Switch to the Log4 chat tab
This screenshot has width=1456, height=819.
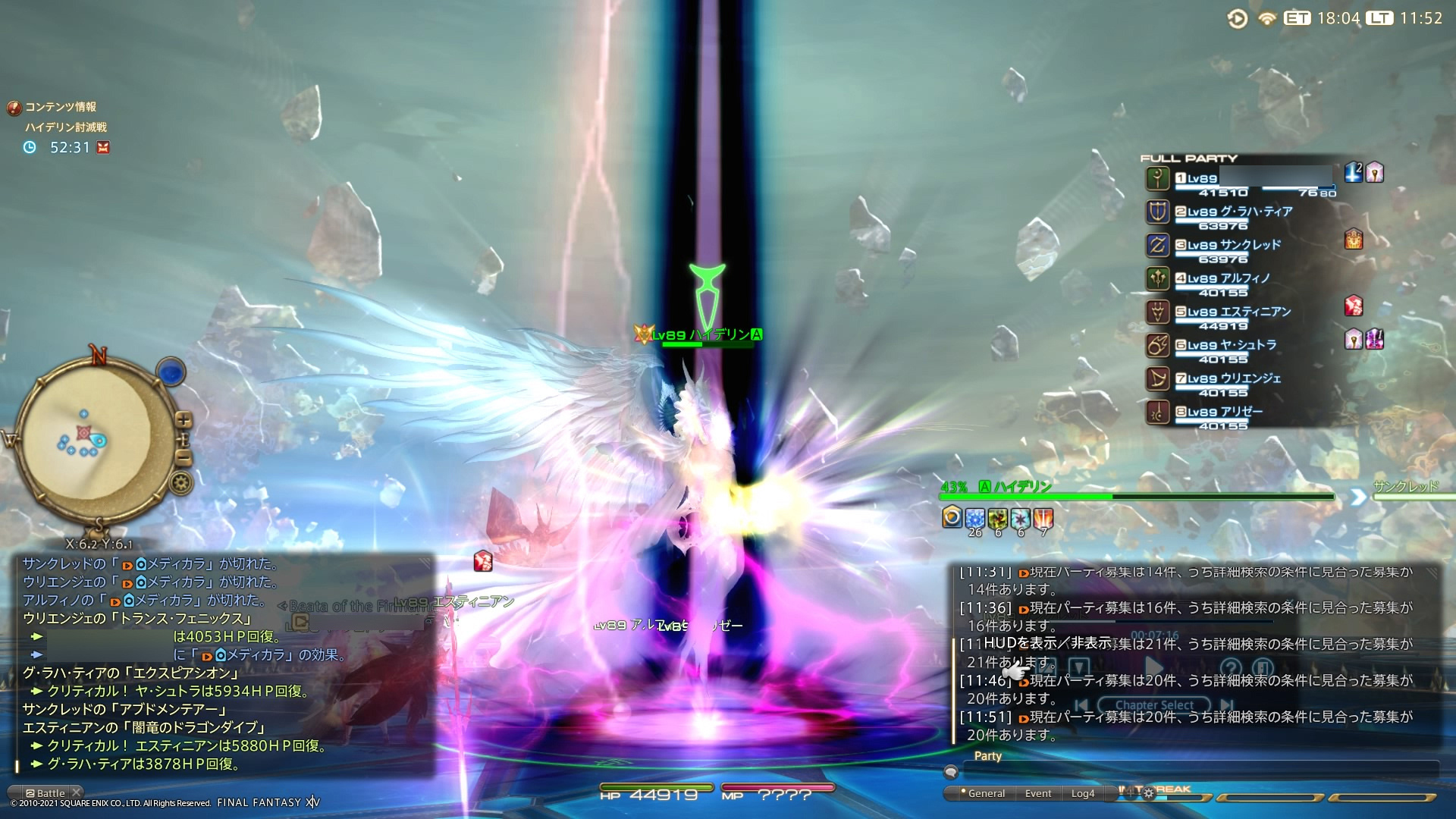tap(1083, 794)
